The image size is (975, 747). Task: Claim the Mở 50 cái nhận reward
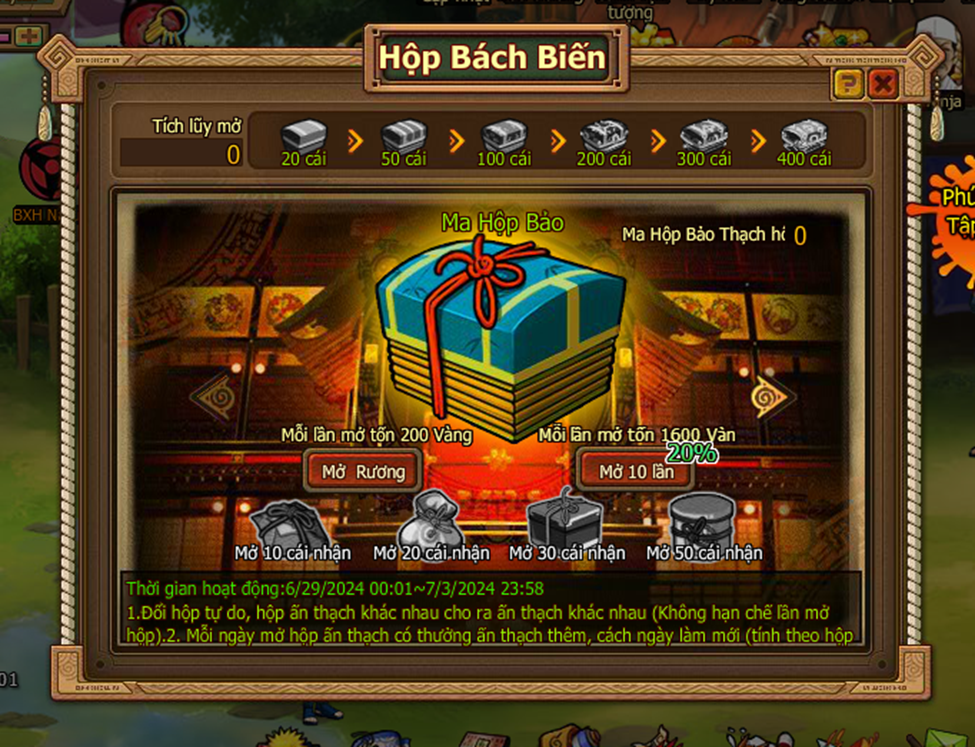click(x=702, y=520)
